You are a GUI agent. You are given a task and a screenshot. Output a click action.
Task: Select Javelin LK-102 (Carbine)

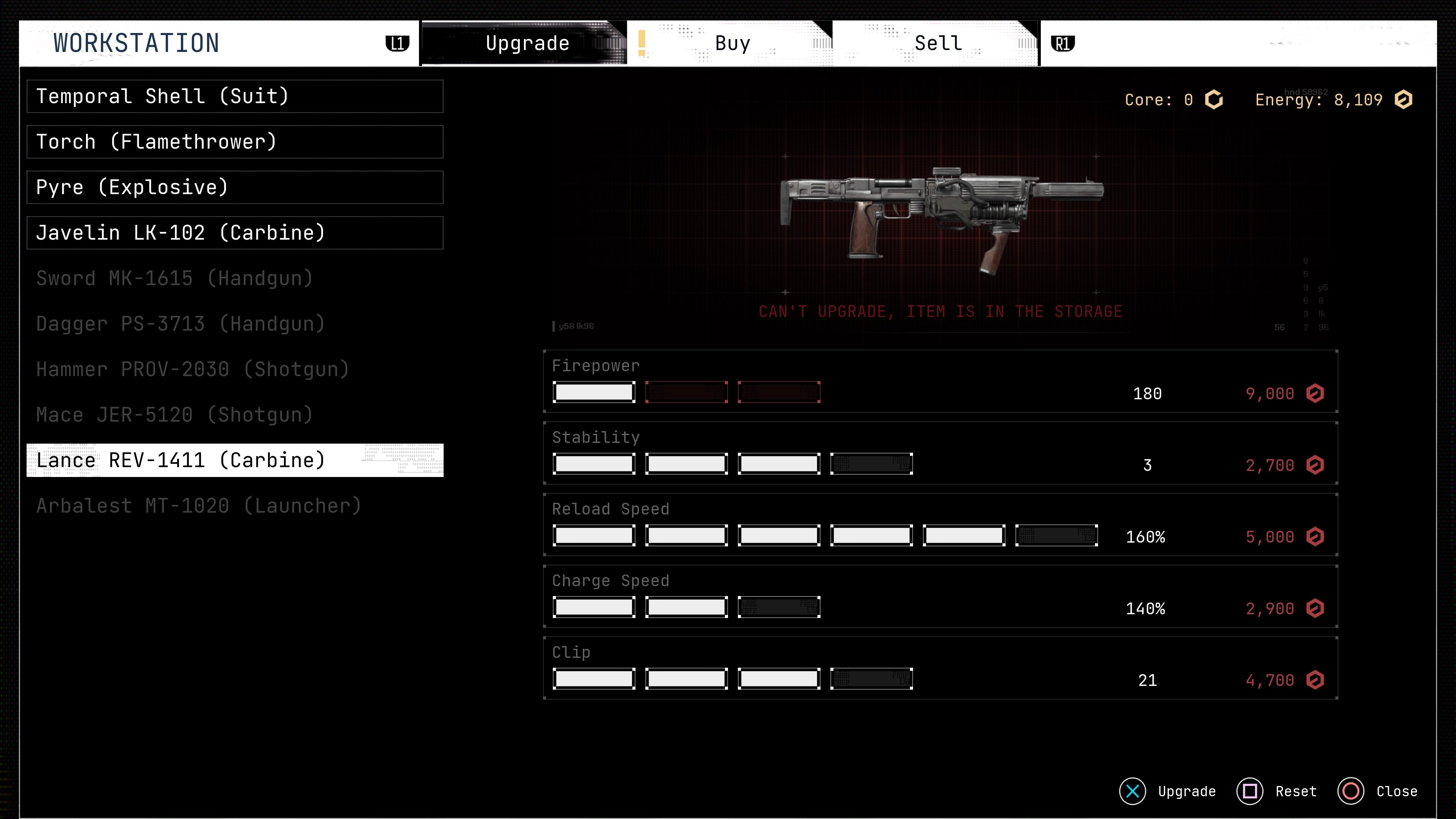pos(235,233)
